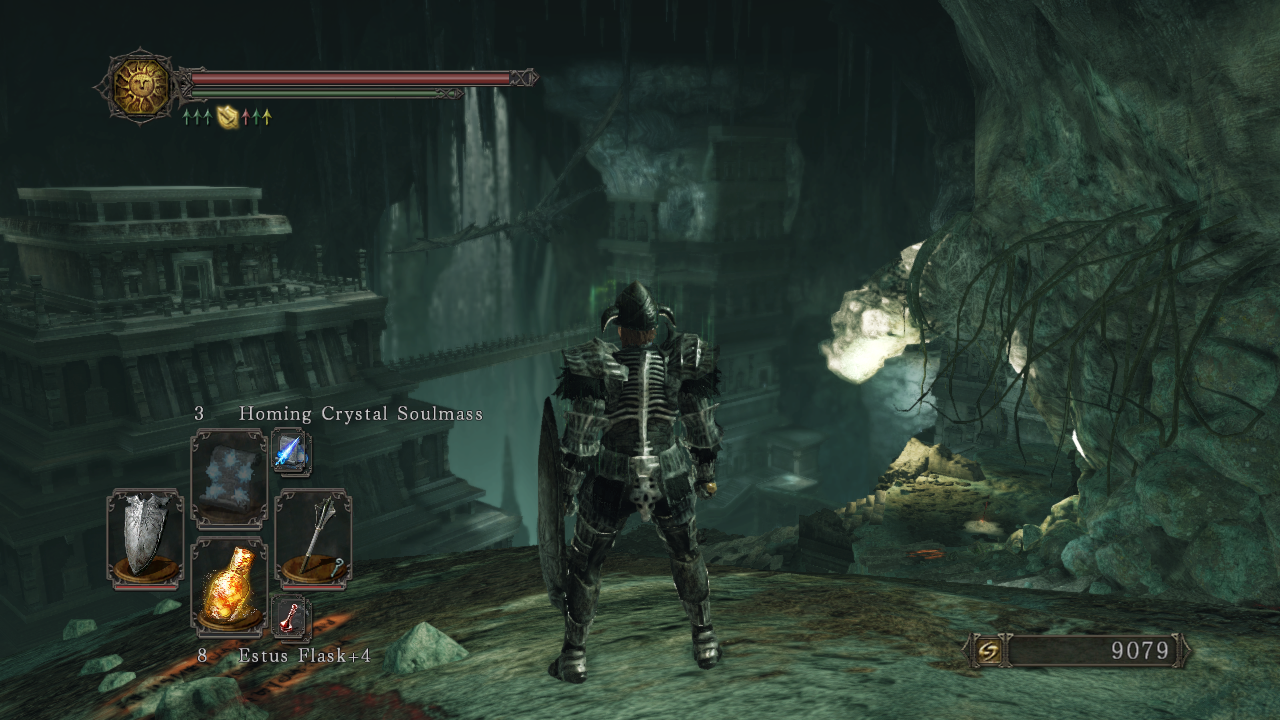Choose the mace right-hand weapon slot
Image resolution: width=1280 pixels, height=720 pixels.
click(313, 537)
